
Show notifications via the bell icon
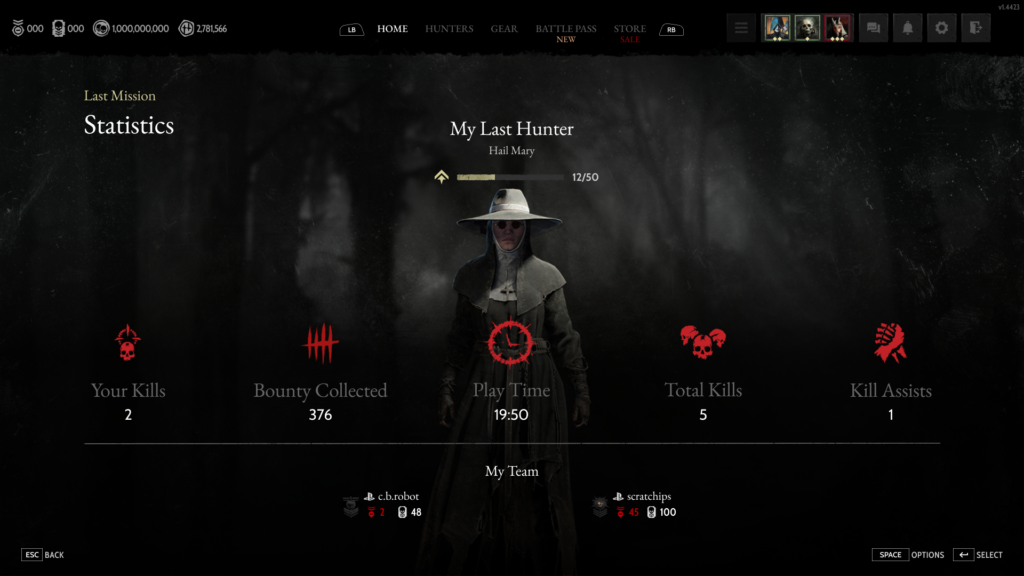click(x=907, y=28)
